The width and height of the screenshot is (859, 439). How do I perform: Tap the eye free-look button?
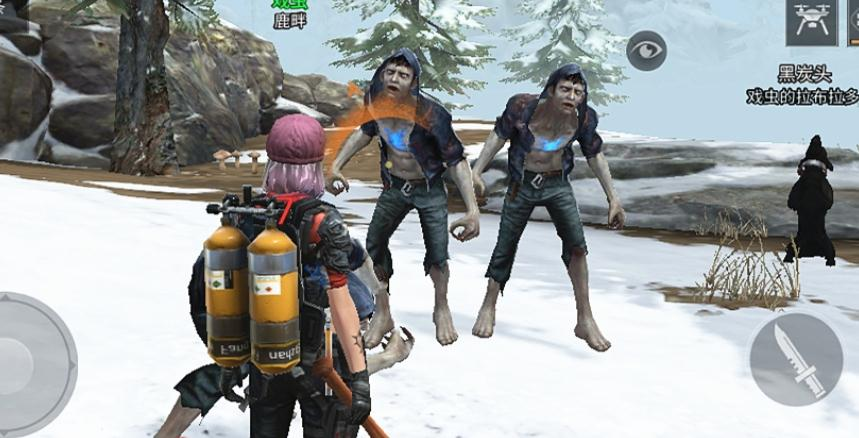pyautogui.click(x=647, y=50)
